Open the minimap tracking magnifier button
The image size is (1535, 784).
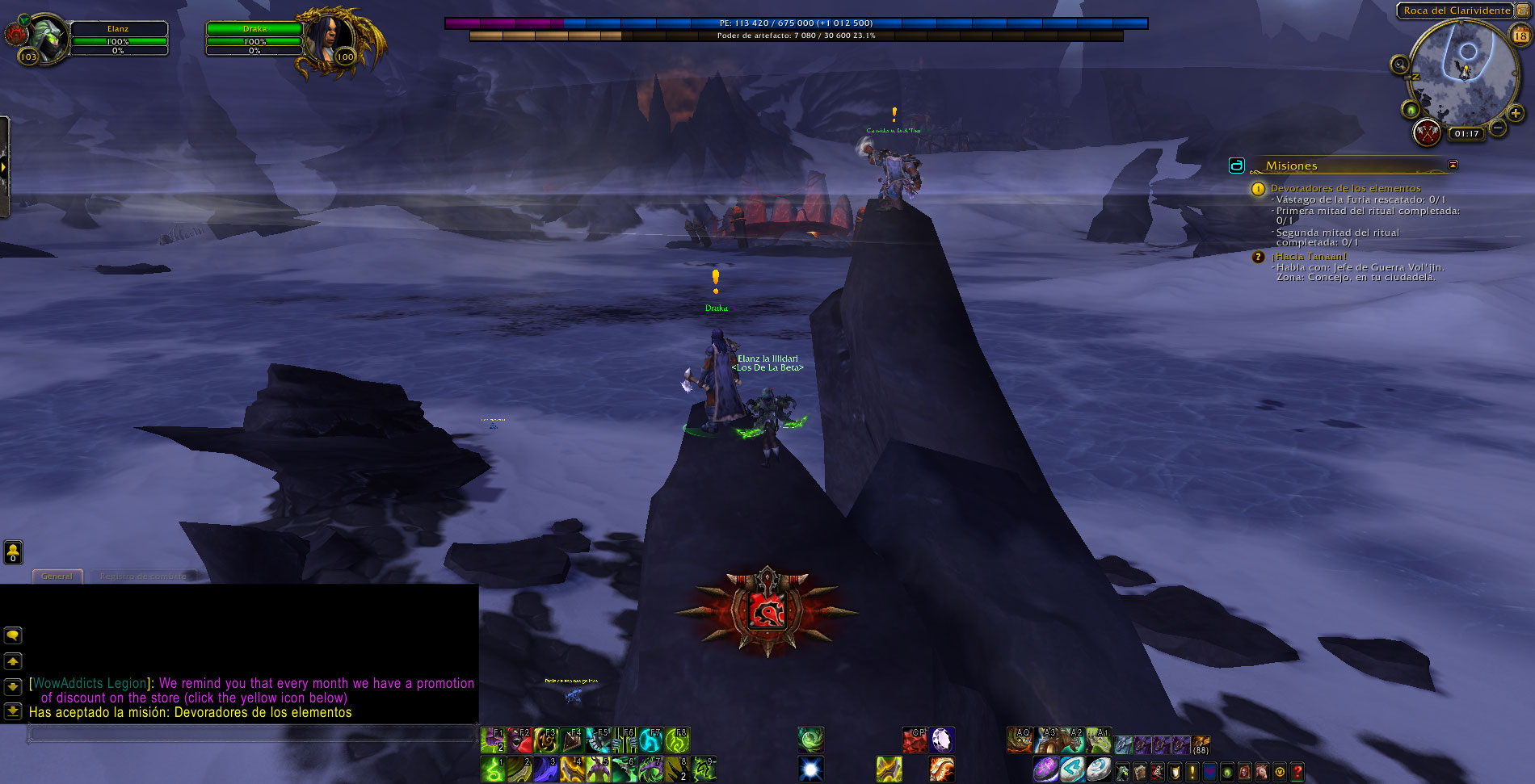click(x=1399, y=65)
